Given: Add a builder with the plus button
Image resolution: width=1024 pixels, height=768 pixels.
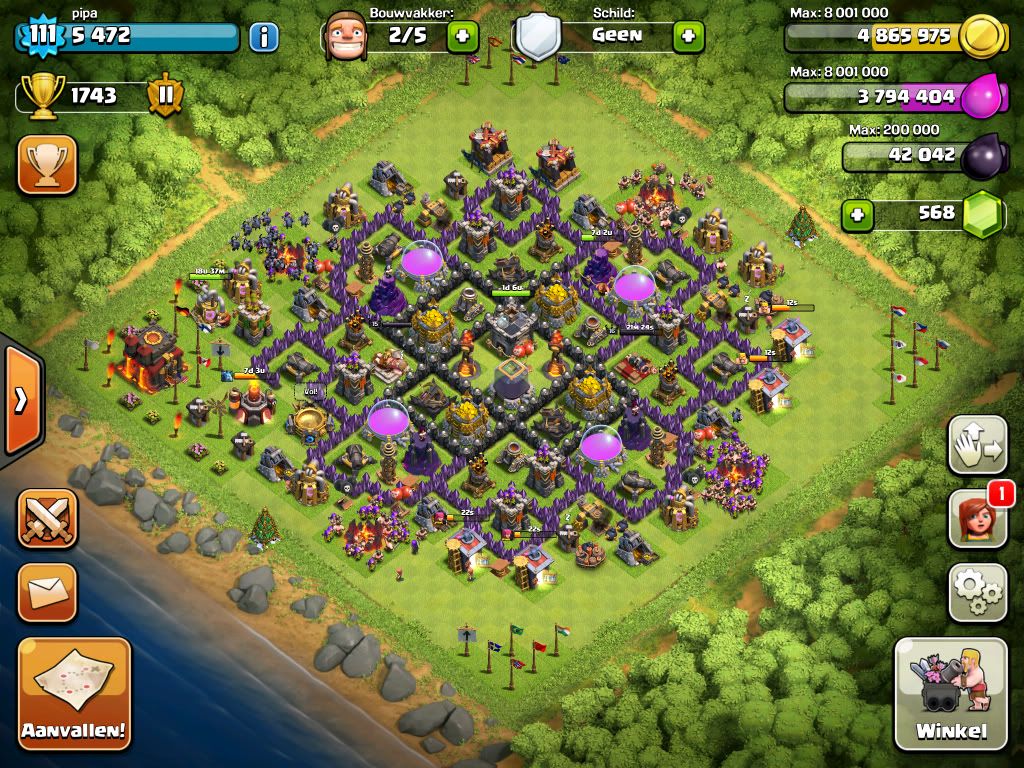Looking at the screenshot, I should [x=462, y=37].
